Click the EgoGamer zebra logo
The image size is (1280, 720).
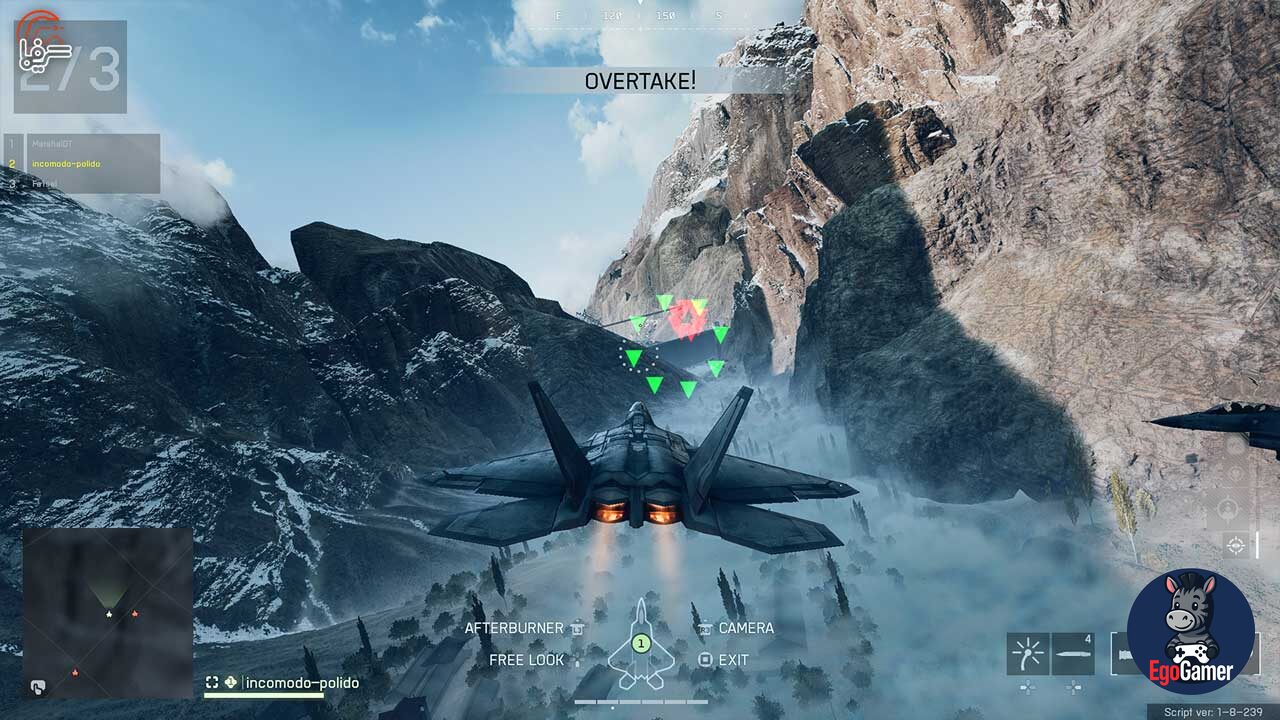[x=1190, y=632]
